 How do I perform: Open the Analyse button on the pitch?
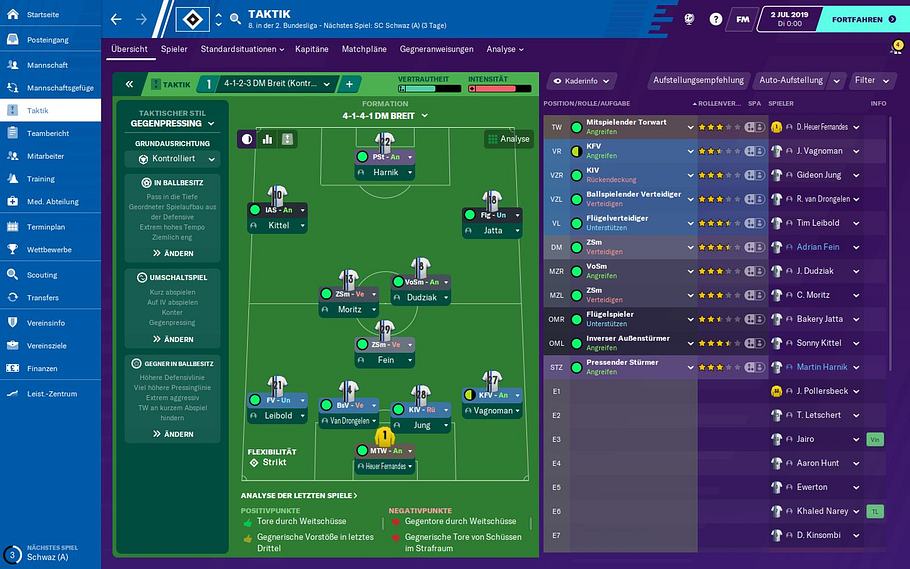[509, 139]
